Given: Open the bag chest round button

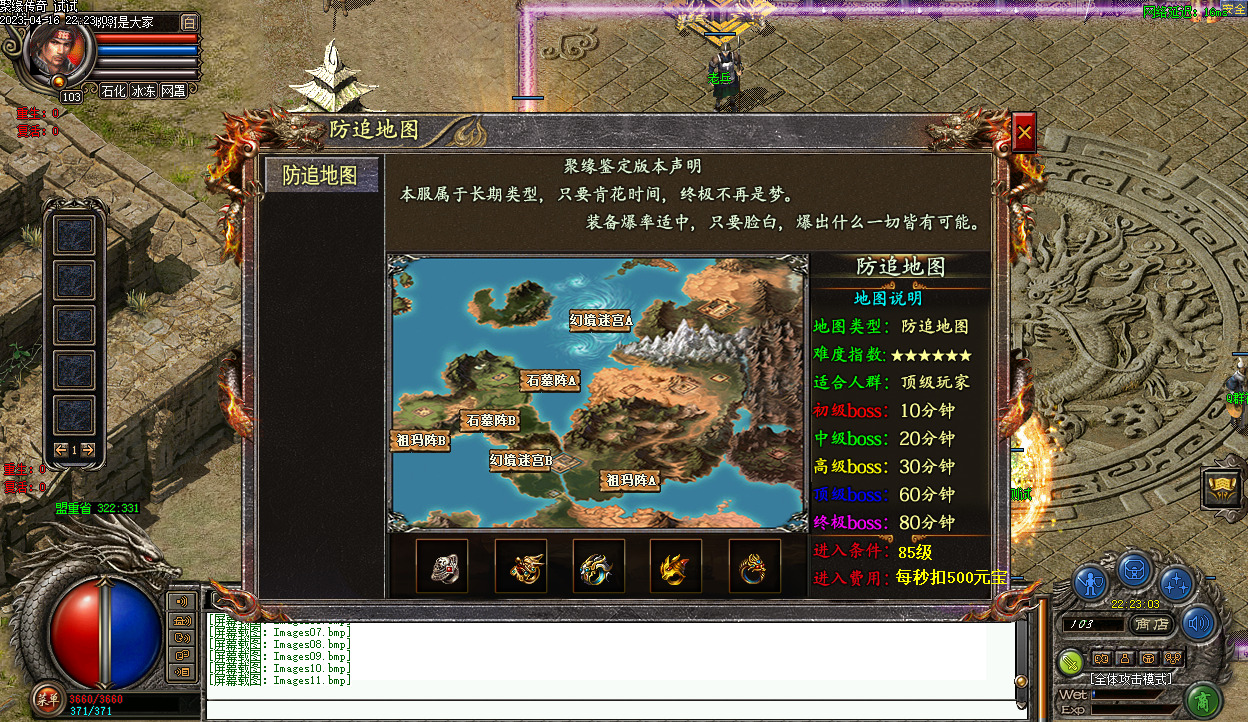Looking at the screenshot, I should coord(1133,568).
